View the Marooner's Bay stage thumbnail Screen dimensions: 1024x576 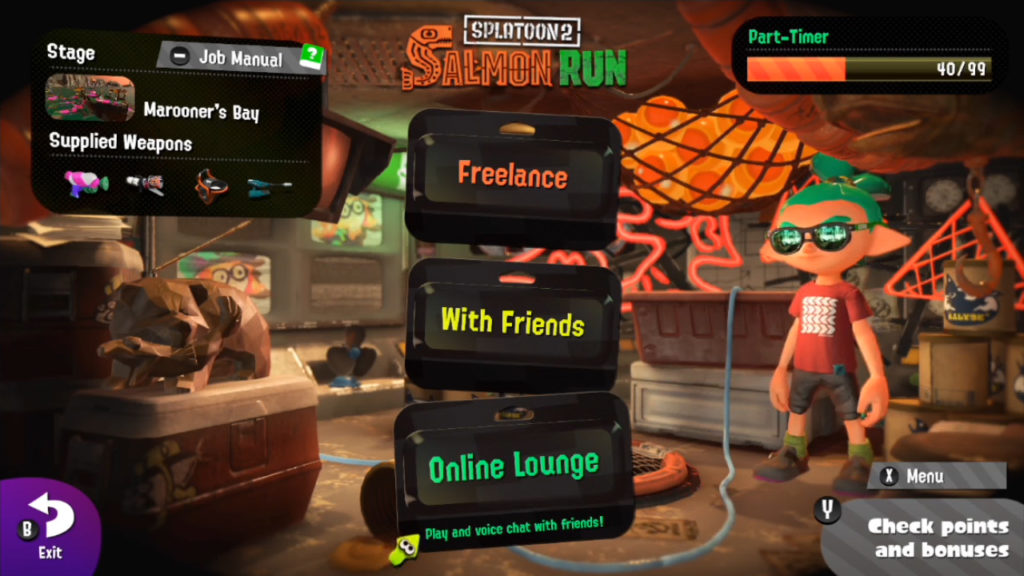coord(90,98)
